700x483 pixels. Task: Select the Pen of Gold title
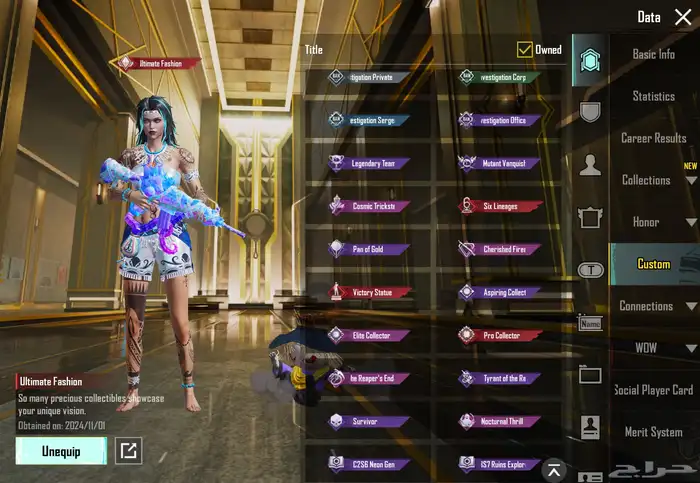tap(368, 249)
